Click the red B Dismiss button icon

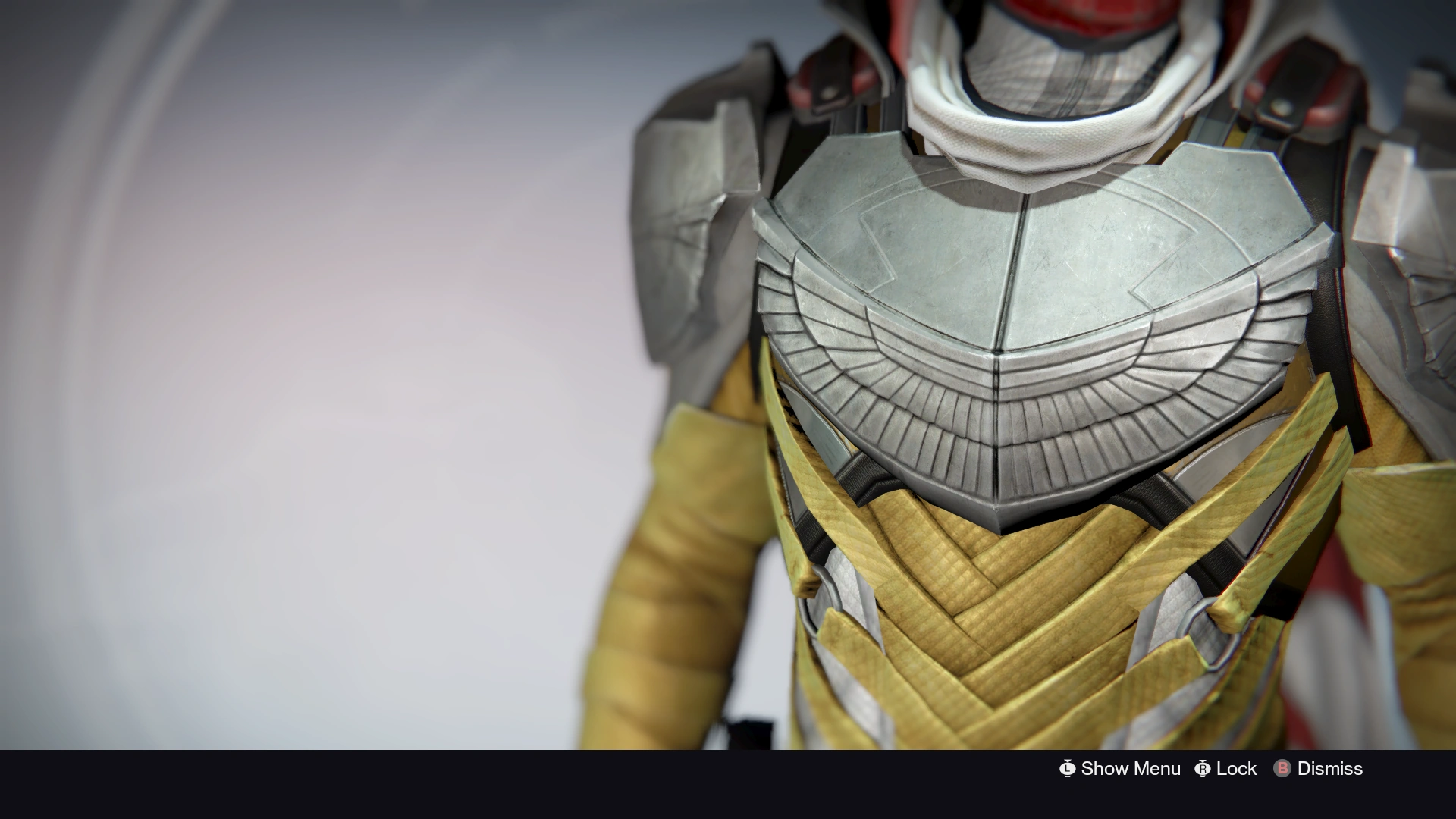(x=1282, y=768)
